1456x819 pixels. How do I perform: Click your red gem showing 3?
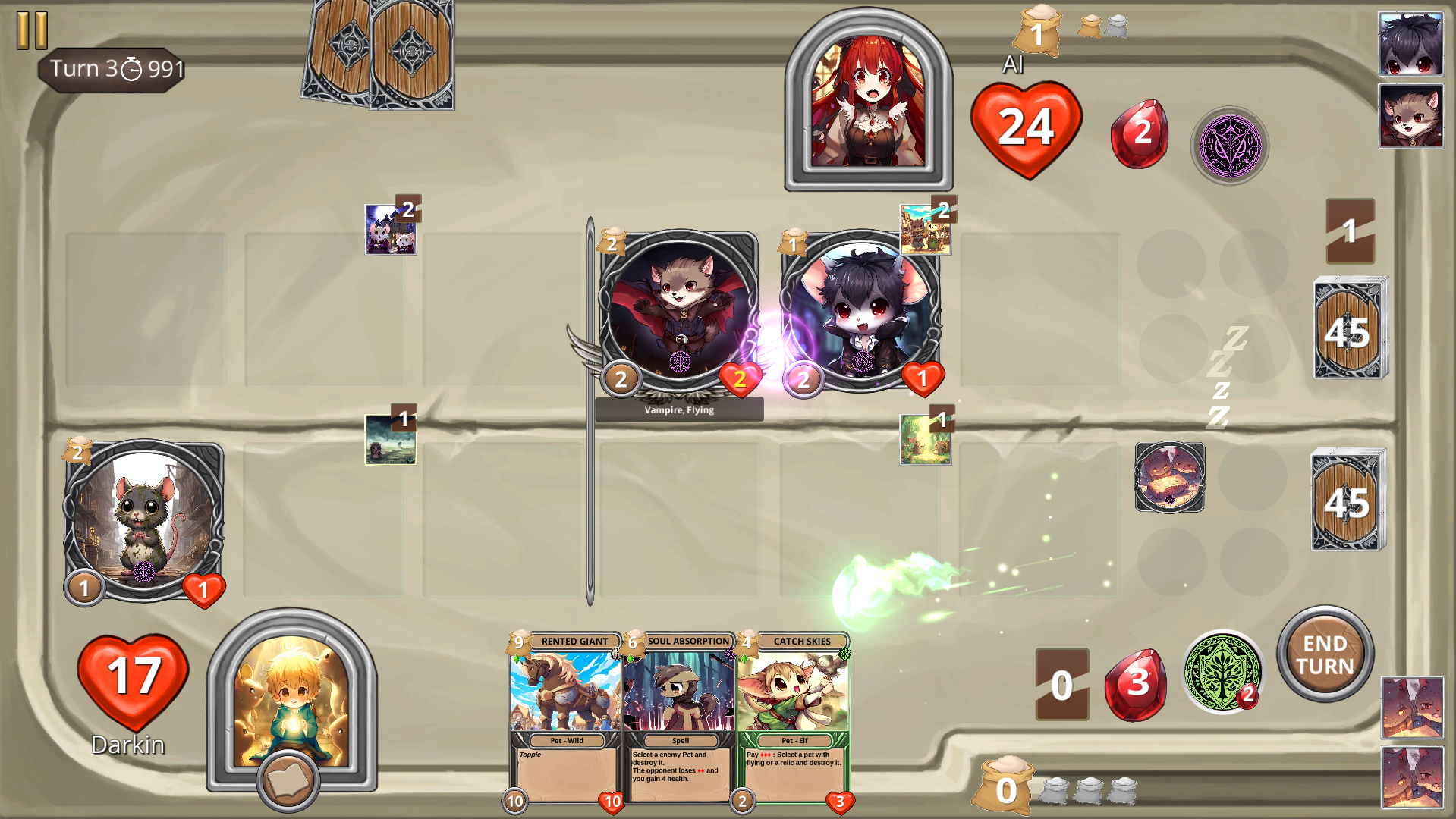pos(1136,682)
